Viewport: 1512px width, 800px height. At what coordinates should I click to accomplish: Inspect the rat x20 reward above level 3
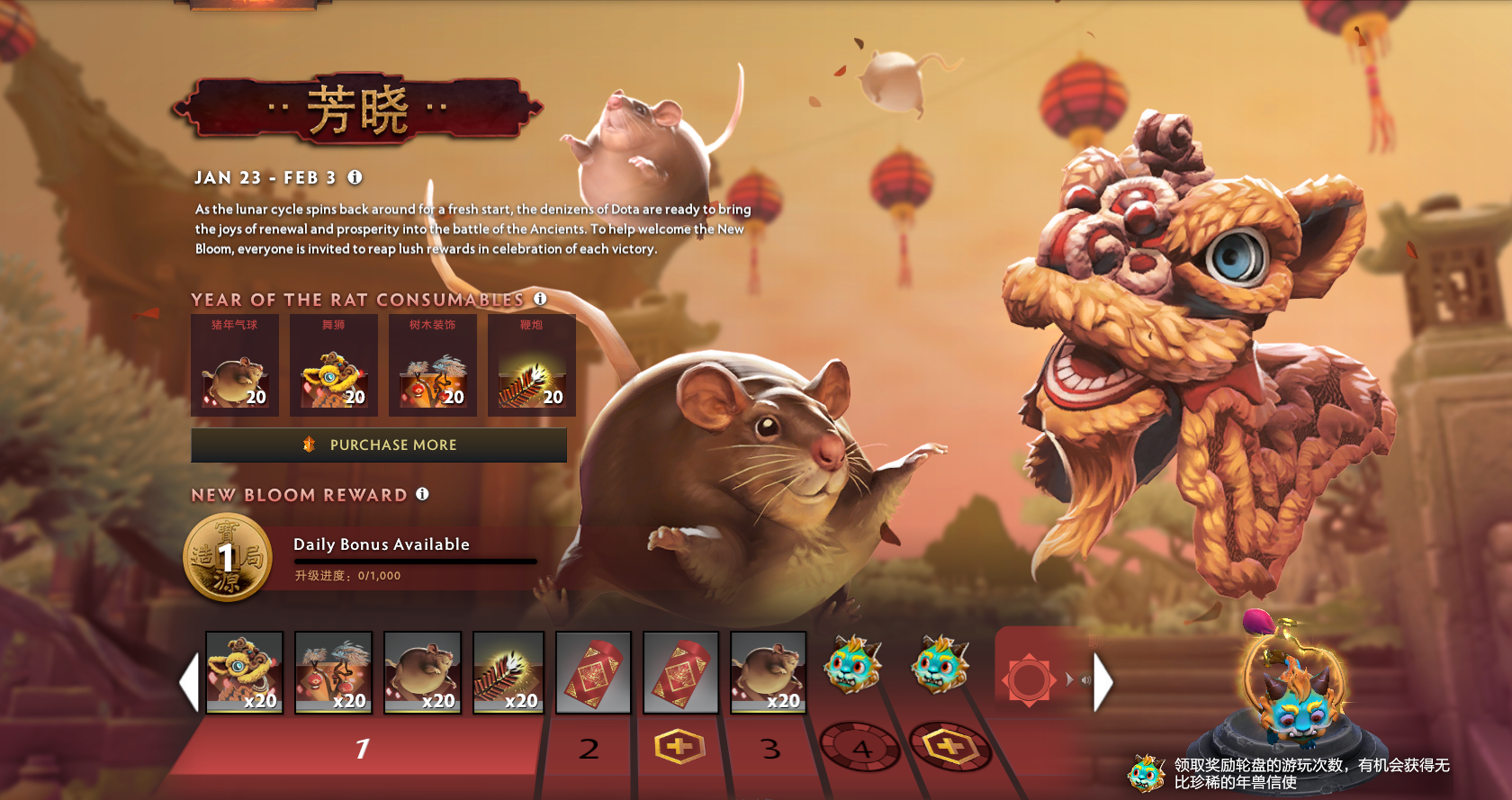pos(768,672)
